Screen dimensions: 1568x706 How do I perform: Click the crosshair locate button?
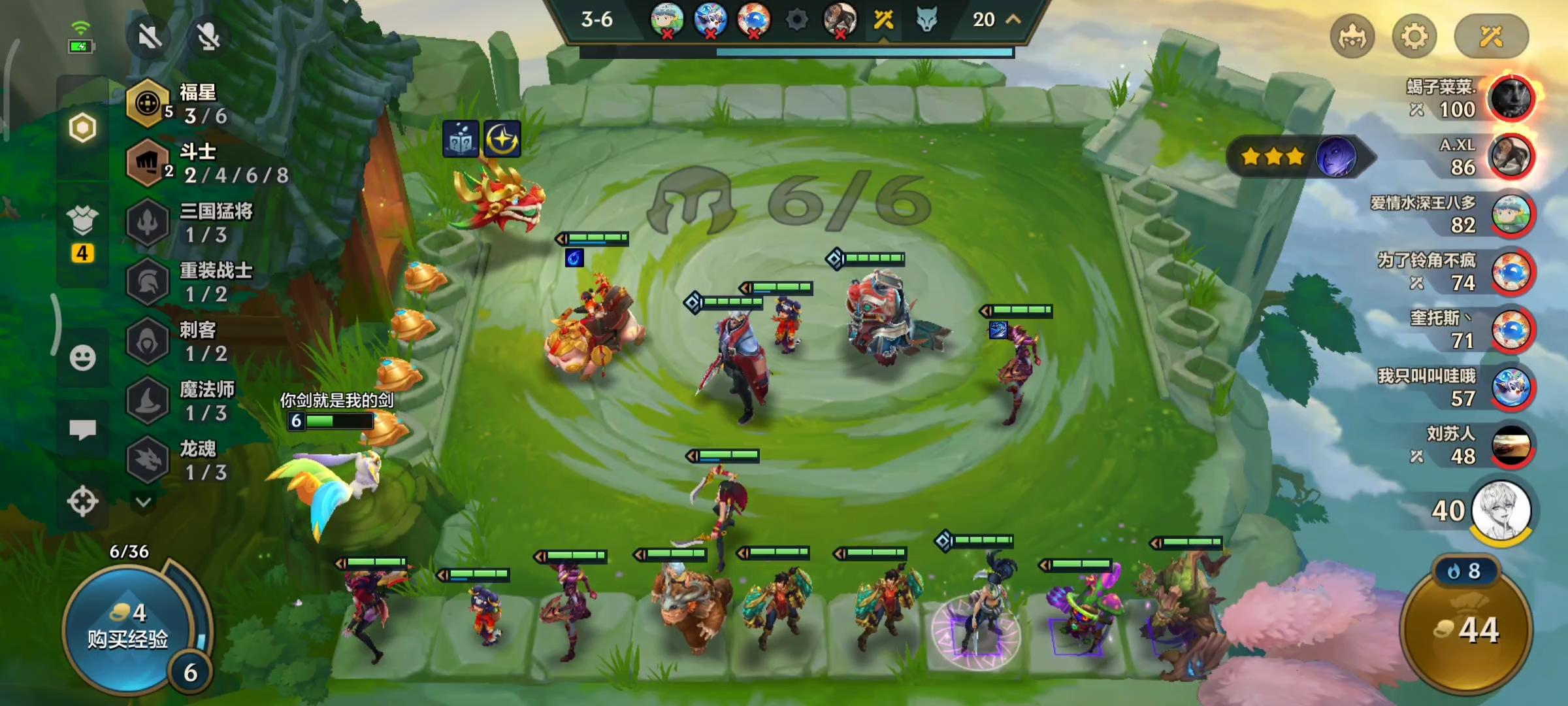(x=82, y=502)
